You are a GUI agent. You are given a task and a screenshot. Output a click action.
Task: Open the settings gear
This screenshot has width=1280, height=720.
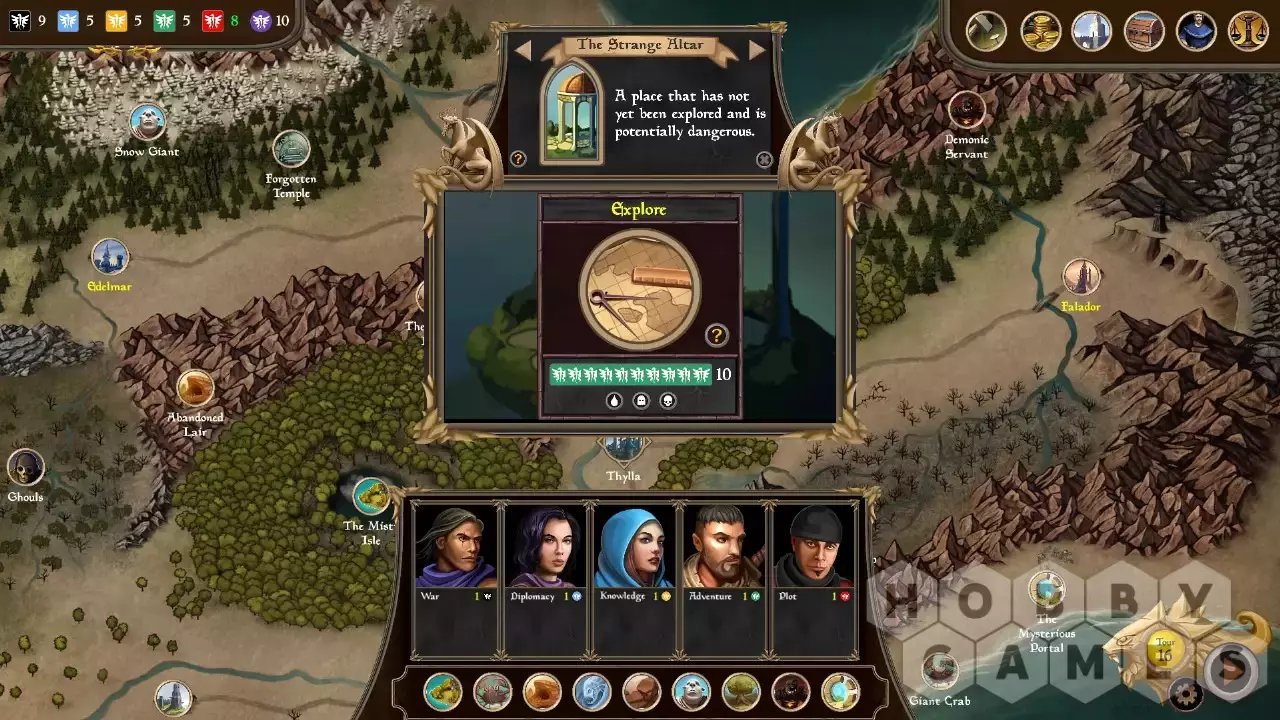click(x=1186, y=693)
